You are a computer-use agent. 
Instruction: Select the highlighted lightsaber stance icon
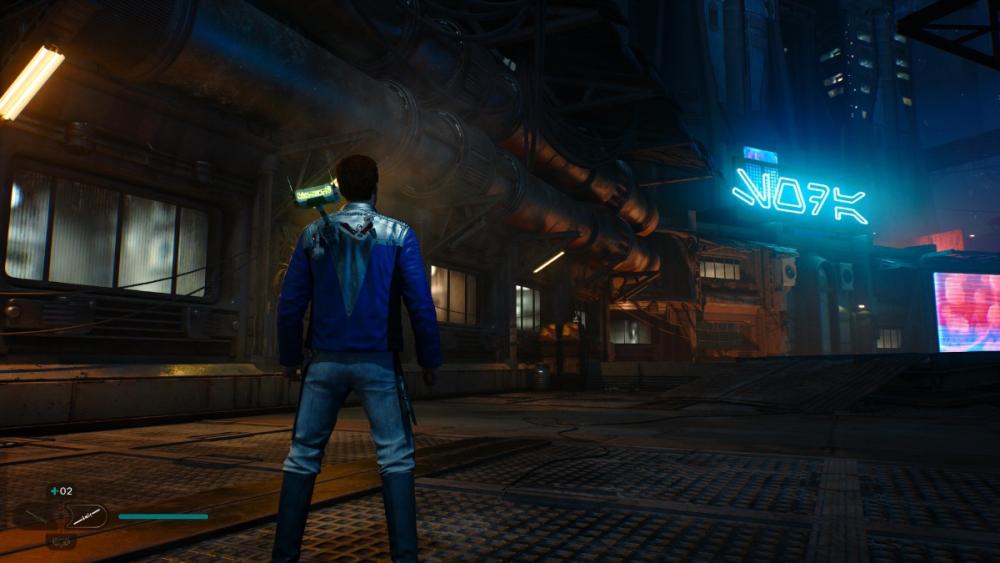pos(86,516)
